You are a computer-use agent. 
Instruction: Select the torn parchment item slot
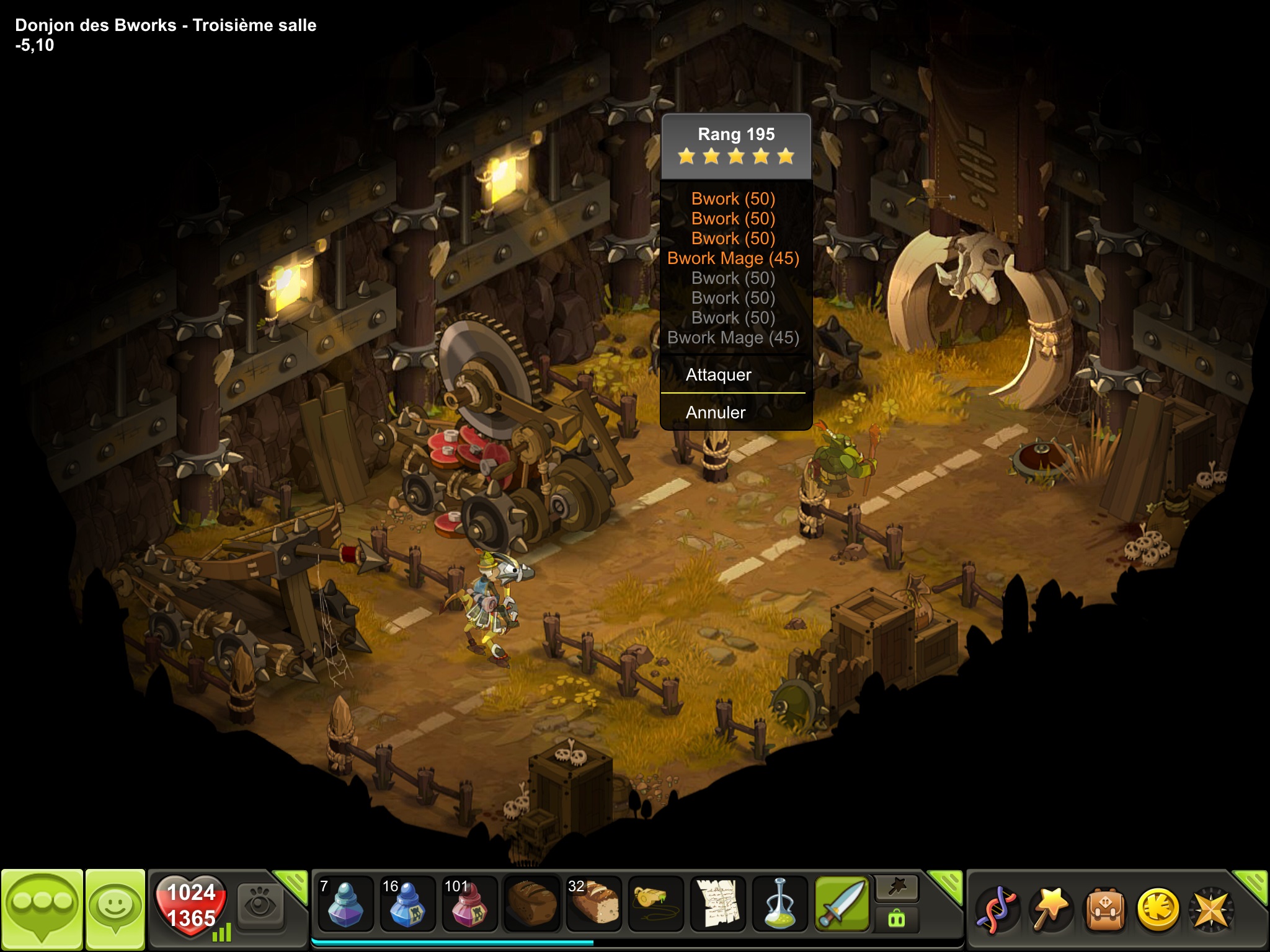coord(717,904)
